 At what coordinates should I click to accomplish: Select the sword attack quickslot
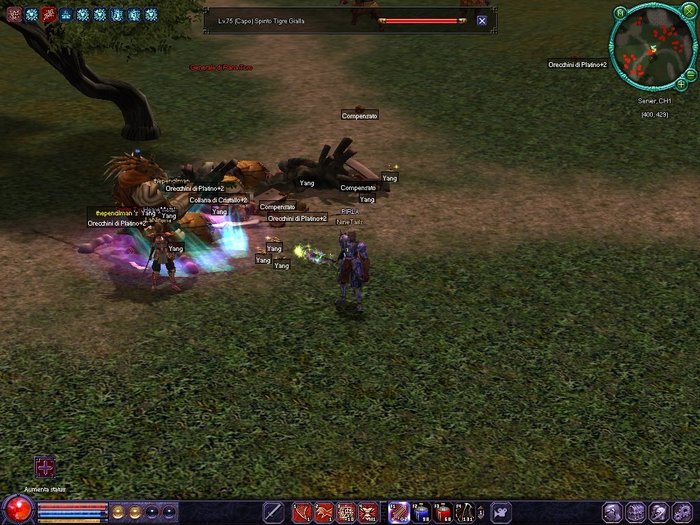[x=272, y=512]
